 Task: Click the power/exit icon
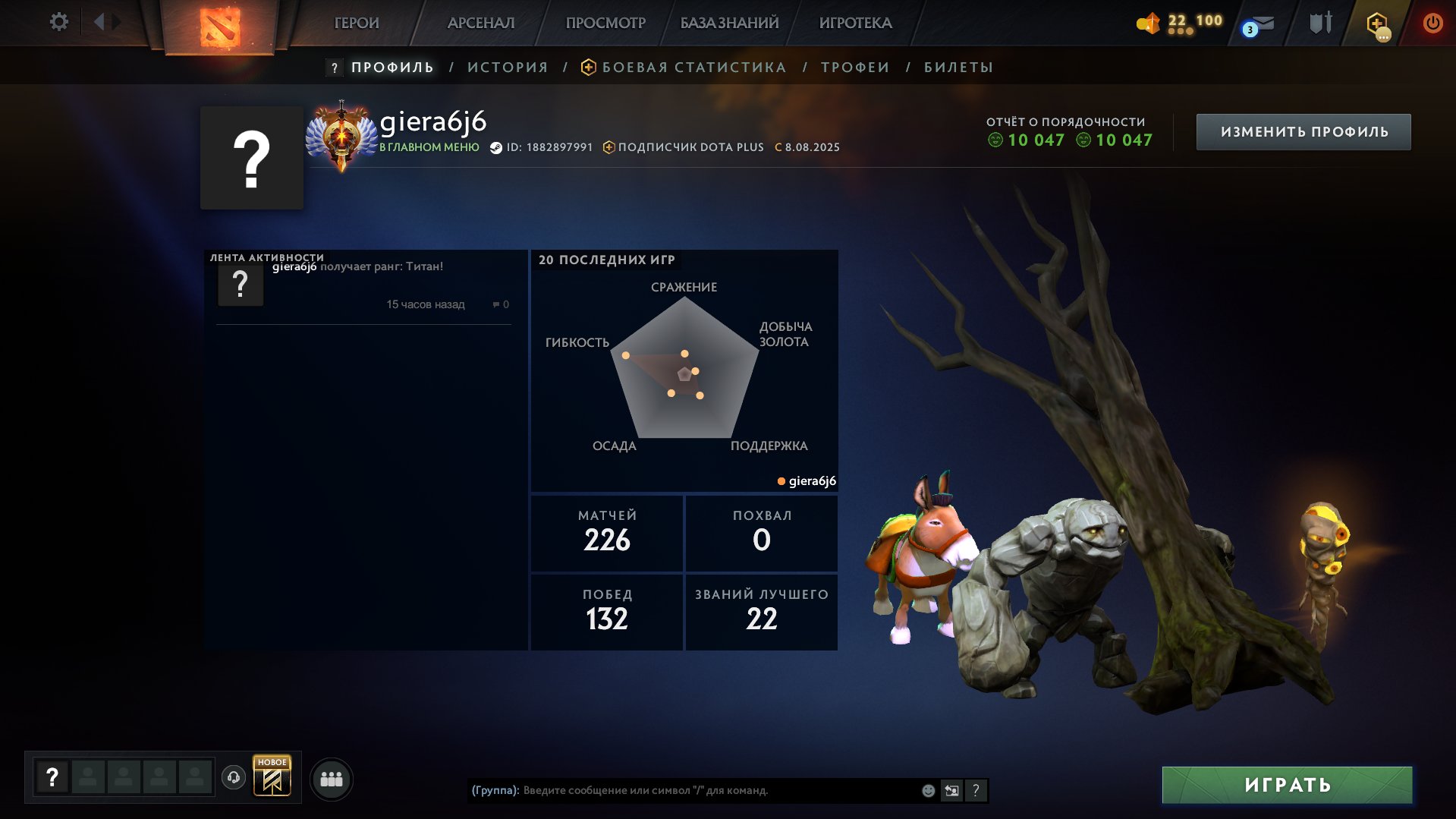coord(1432,23)
